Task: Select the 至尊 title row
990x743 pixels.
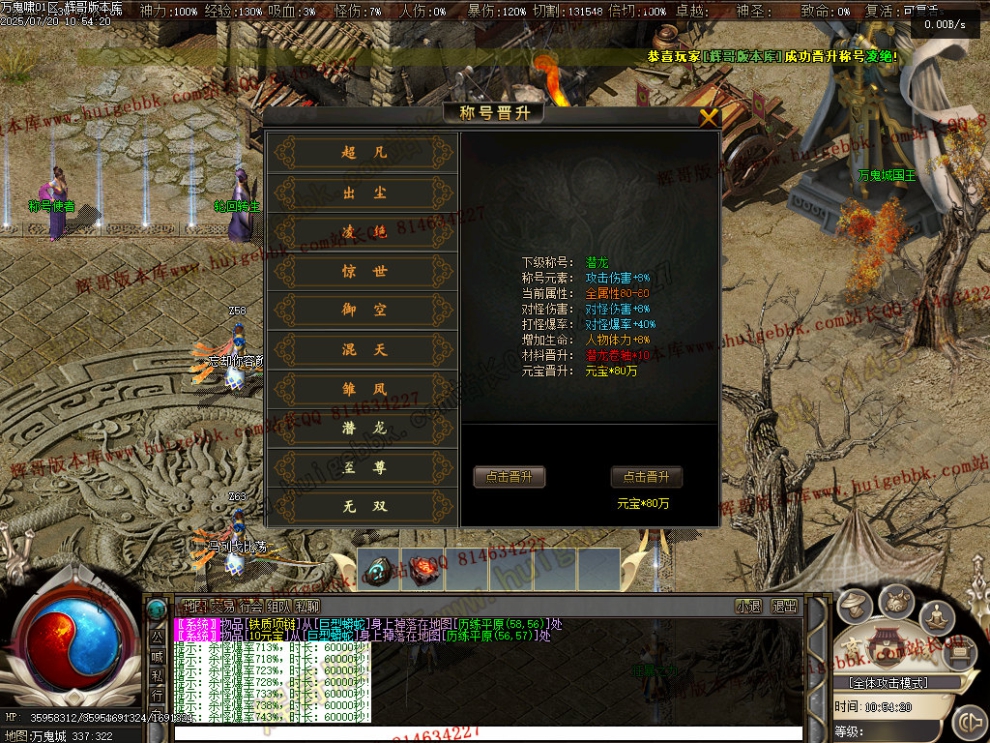Action: (x=363, y=468)
